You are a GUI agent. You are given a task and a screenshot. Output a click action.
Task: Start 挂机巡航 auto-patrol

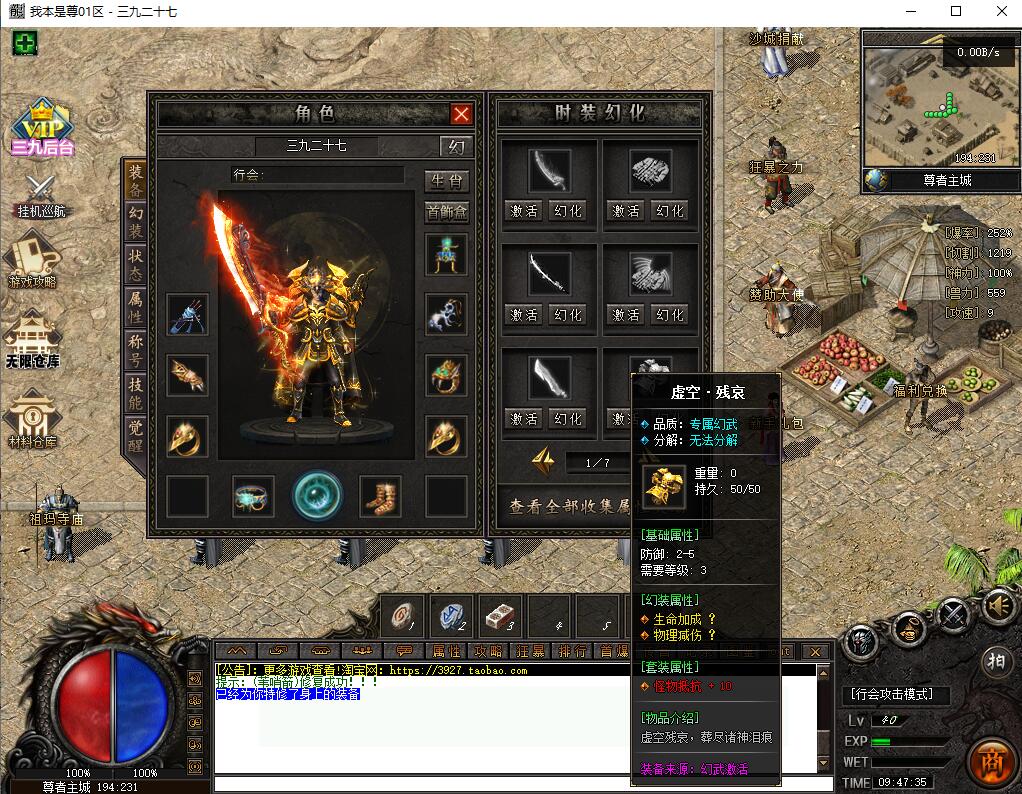[41, 194]
